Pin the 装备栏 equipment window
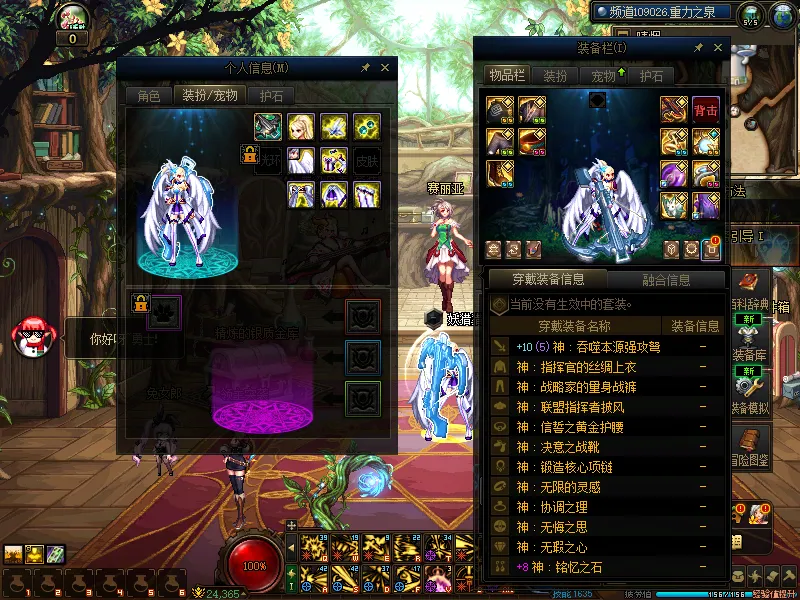This screenshot has height=600, width=800. coord(695,47)
